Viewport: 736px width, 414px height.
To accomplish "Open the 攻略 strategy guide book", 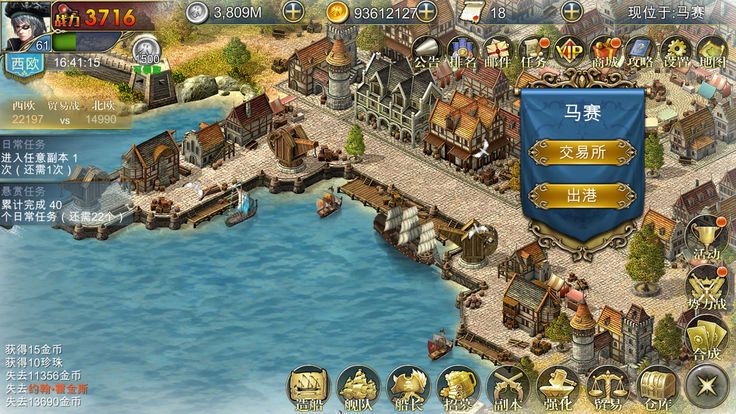I will pyautogui.click(x=640, y=52).
